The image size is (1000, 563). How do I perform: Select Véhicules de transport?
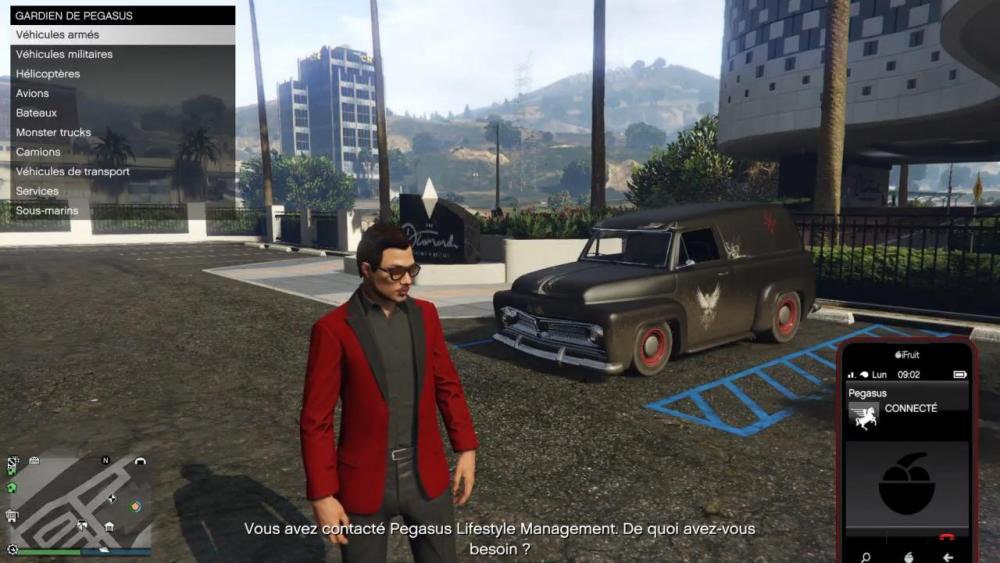click(122, 171)
